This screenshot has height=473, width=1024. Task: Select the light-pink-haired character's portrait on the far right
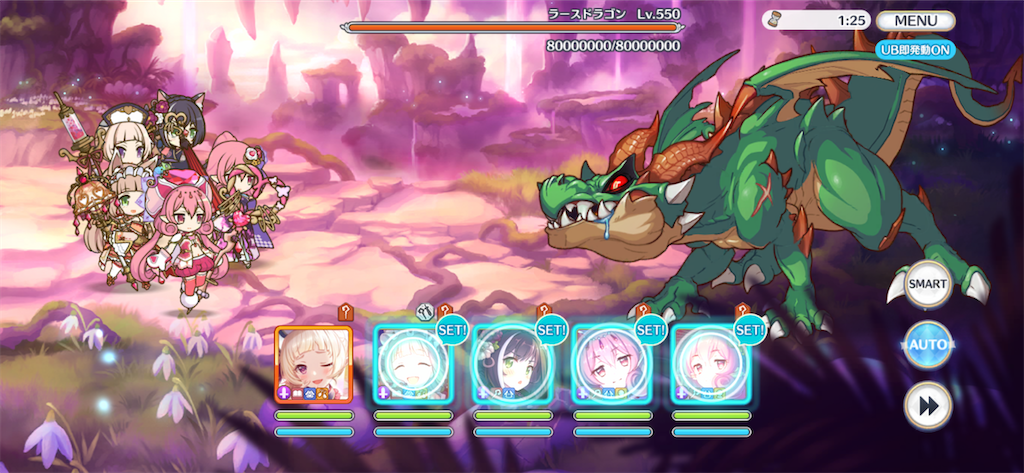[x=710, y=364]
